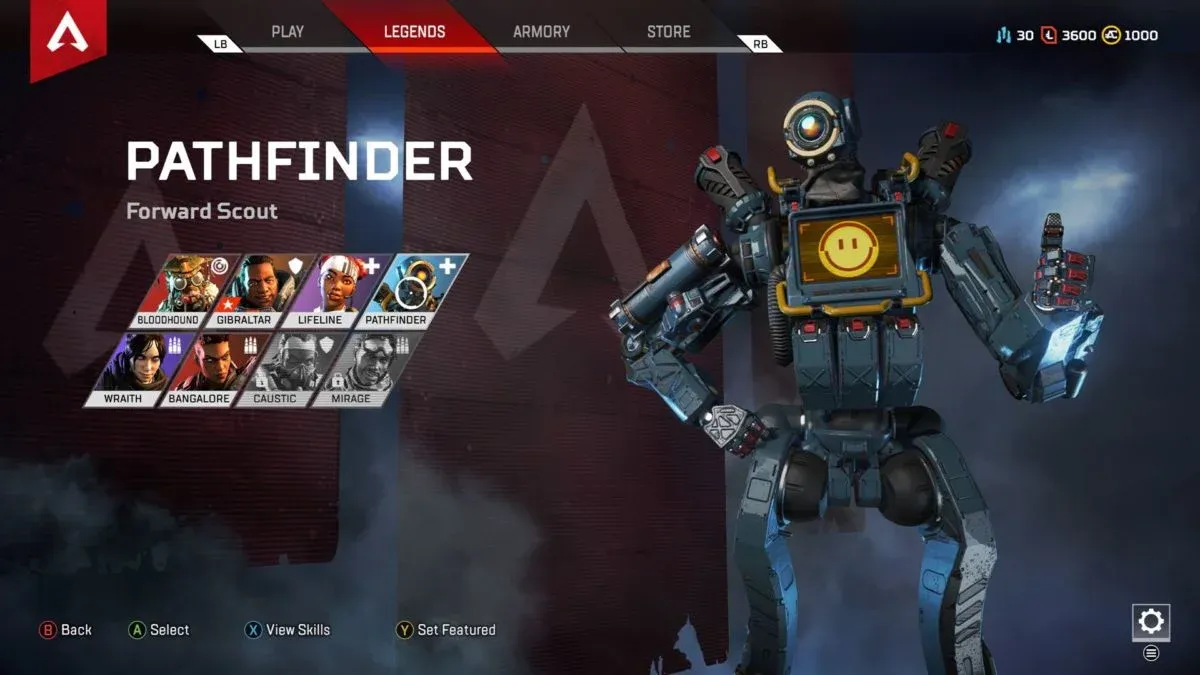Open the Store tab

coord(668,32)
